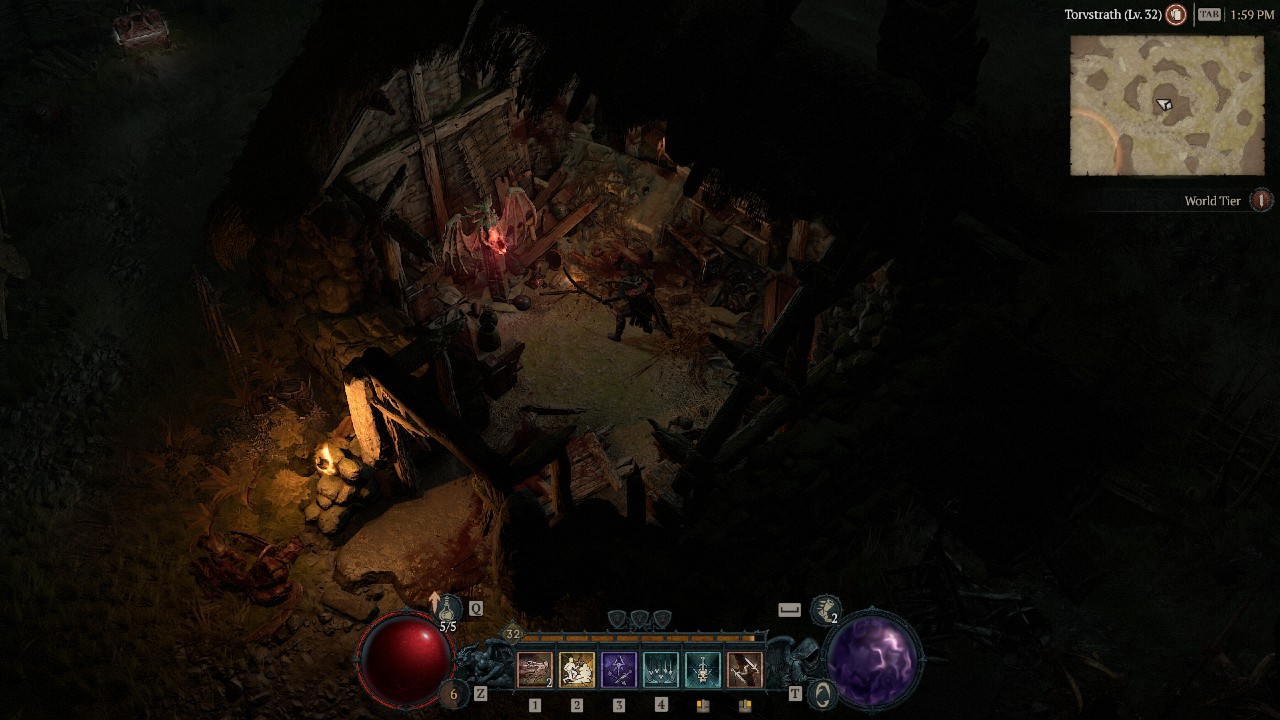Click the town portal icon

[822, 694]
